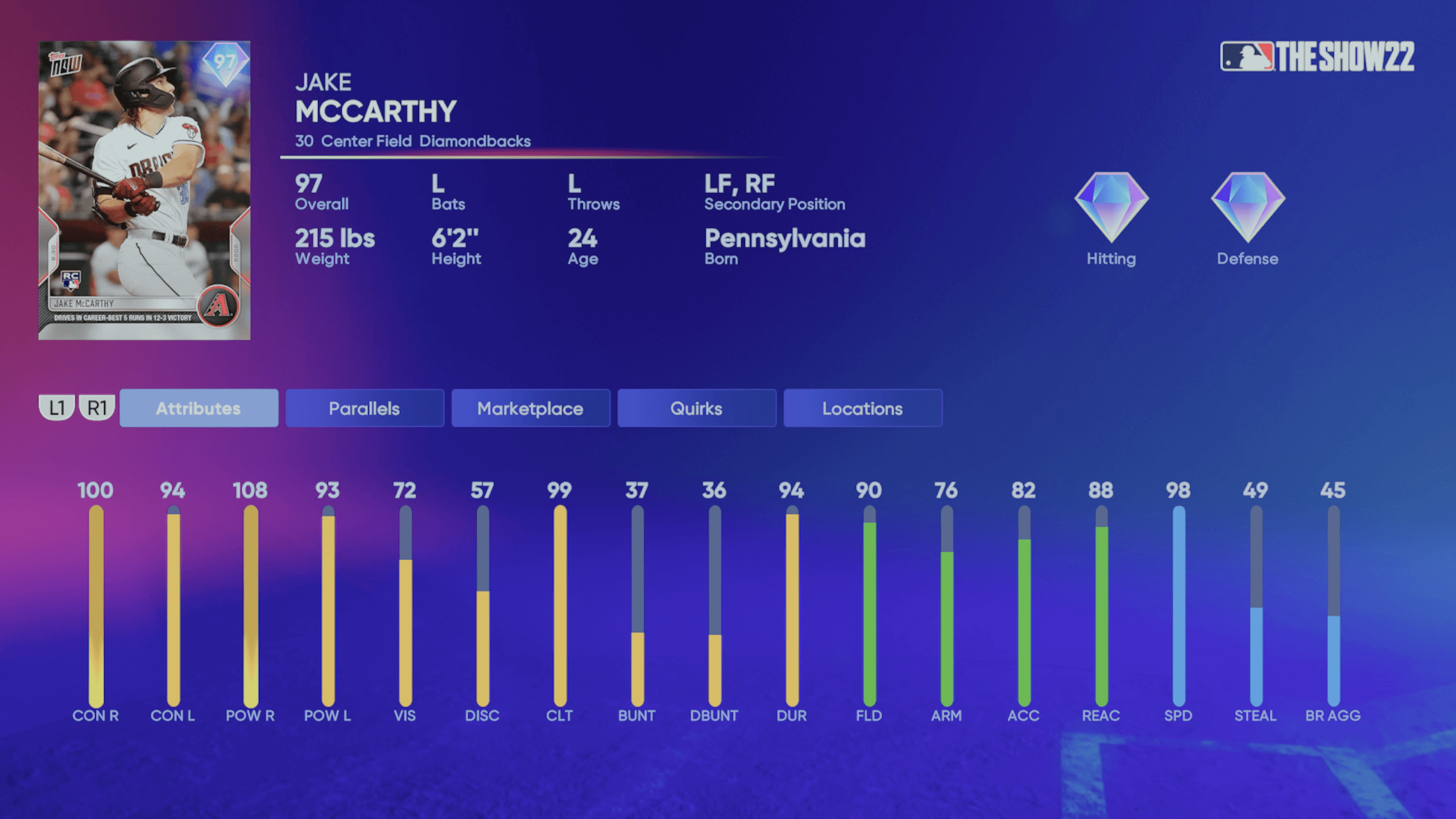
Task: Open the Marketplace tab
Action: [530, 408]
